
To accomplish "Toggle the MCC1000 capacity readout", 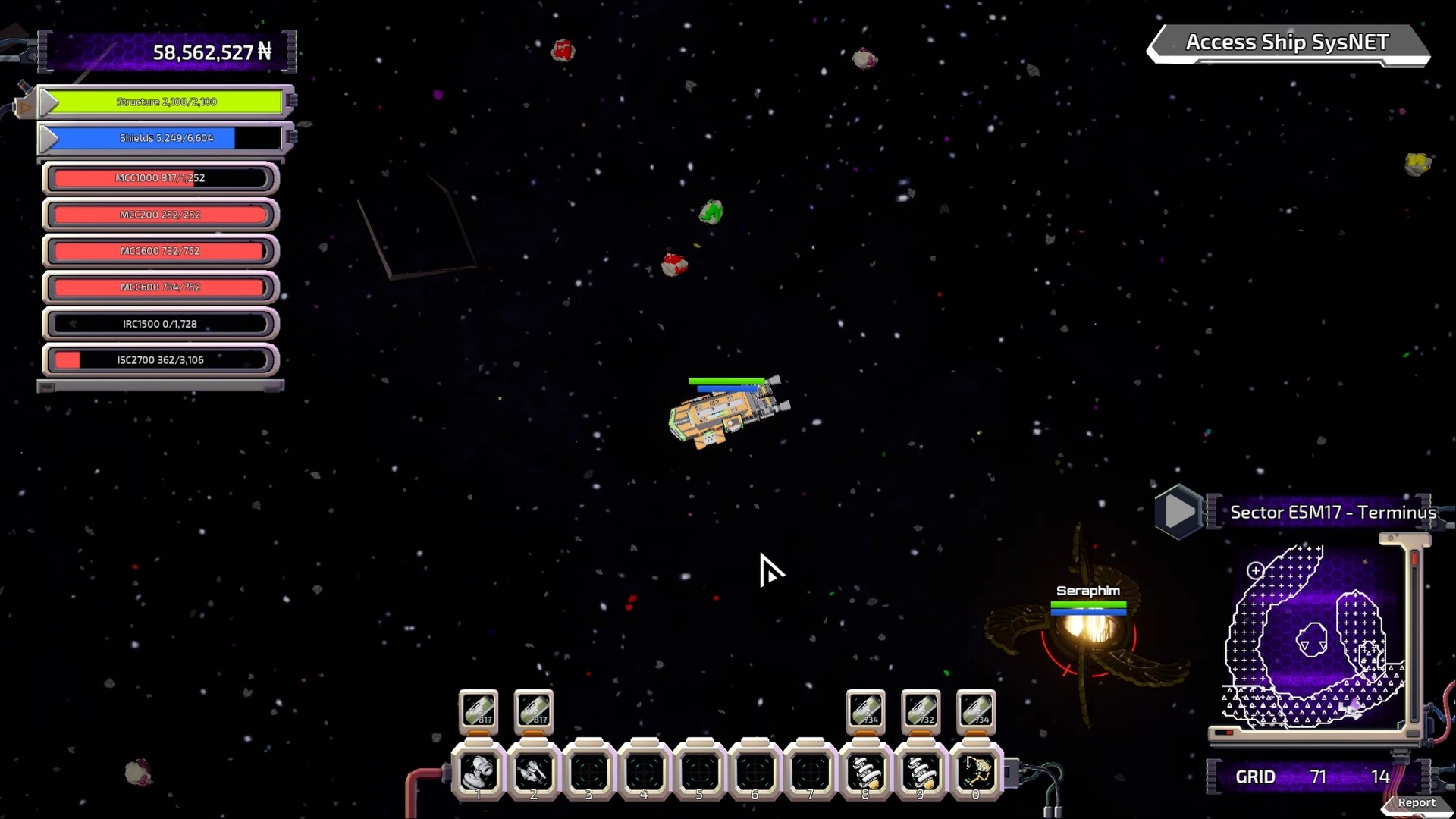I will tap(160, 177).
